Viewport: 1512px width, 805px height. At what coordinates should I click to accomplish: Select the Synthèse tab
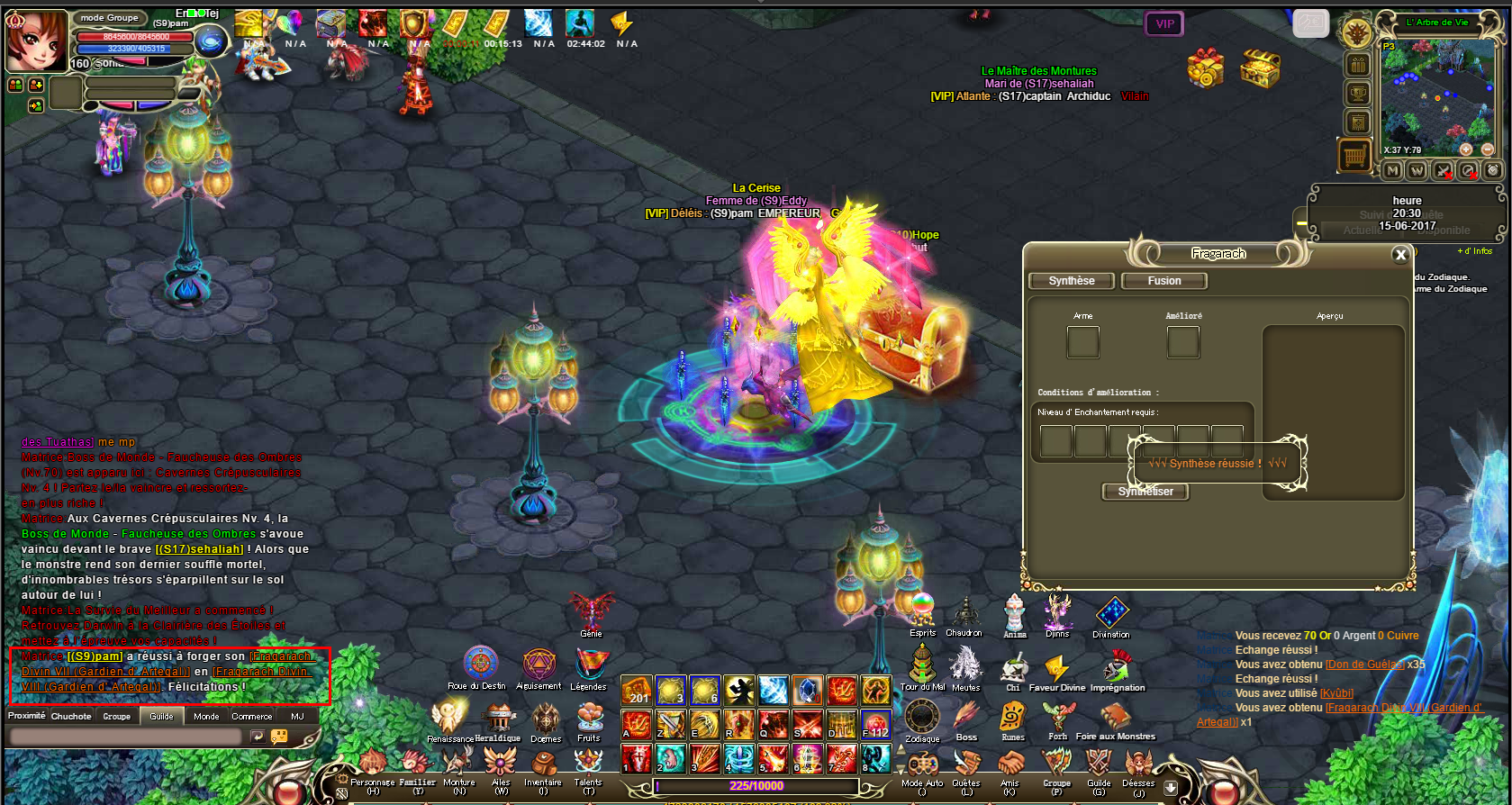coord(1071,281)
